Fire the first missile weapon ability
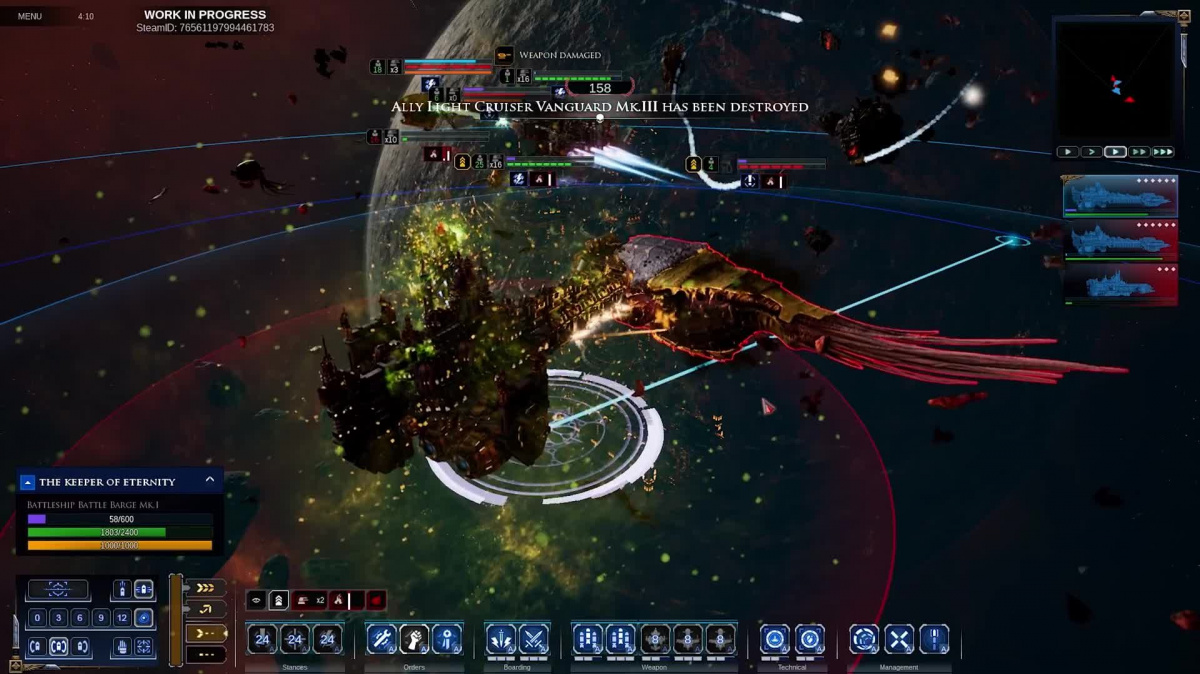 click(x=588, y=638)
